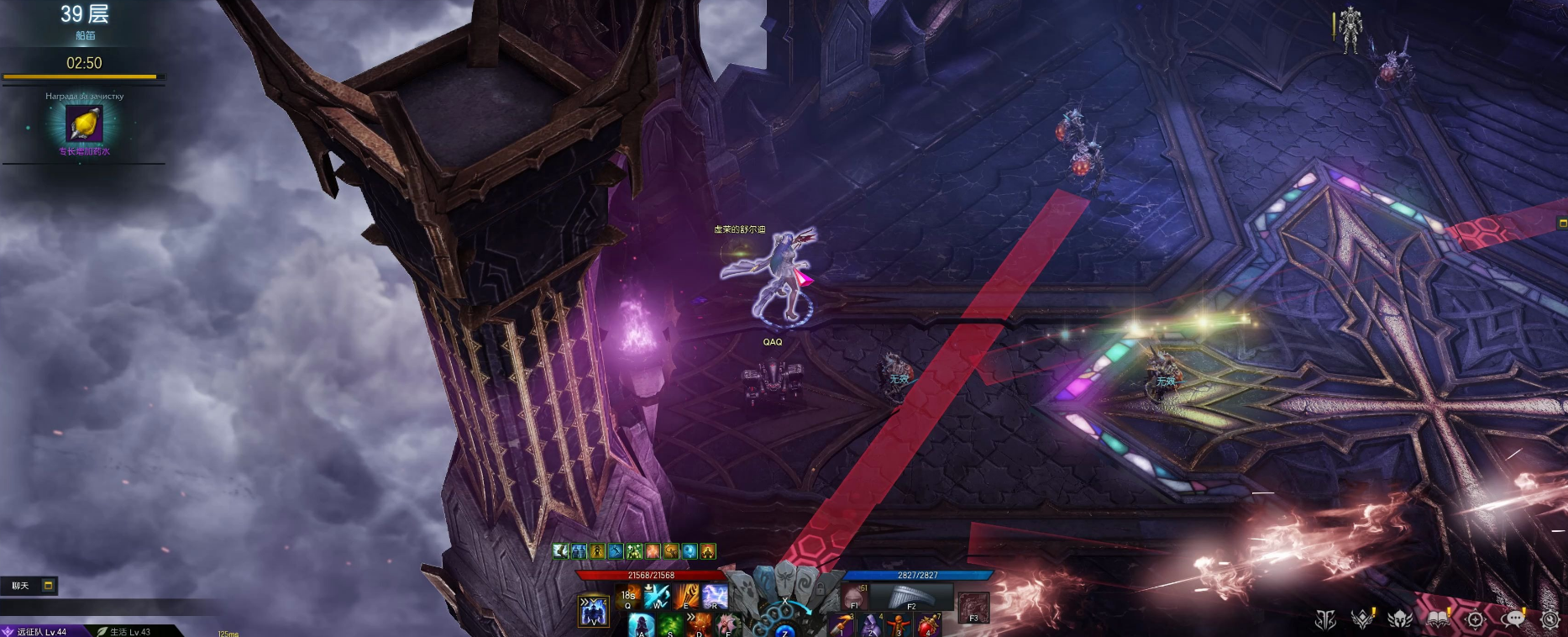Open the compass adventure menu icon
Image resolution: width=1568 pixels, height=637 pixels.
tap(1475, 620)
